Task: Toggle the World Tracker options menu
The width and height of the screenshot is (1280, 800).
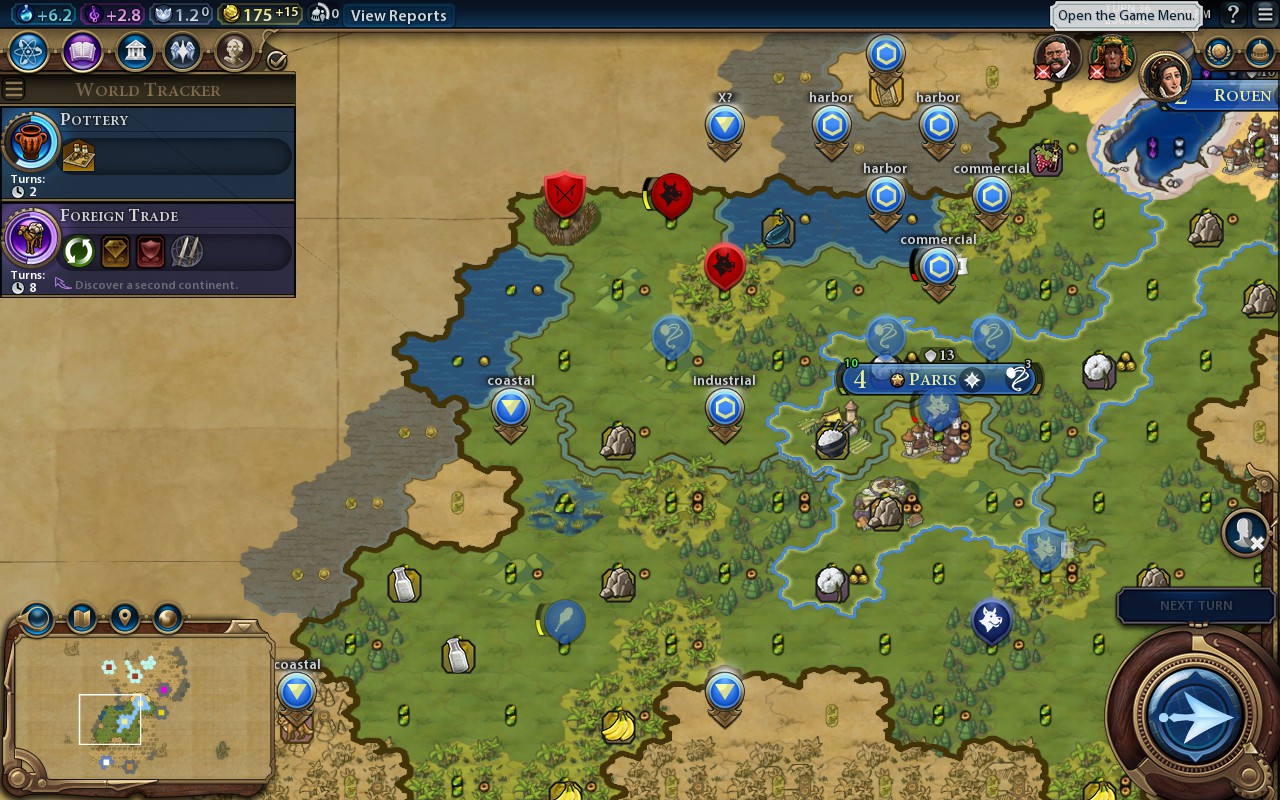Action: click(13, 90)
